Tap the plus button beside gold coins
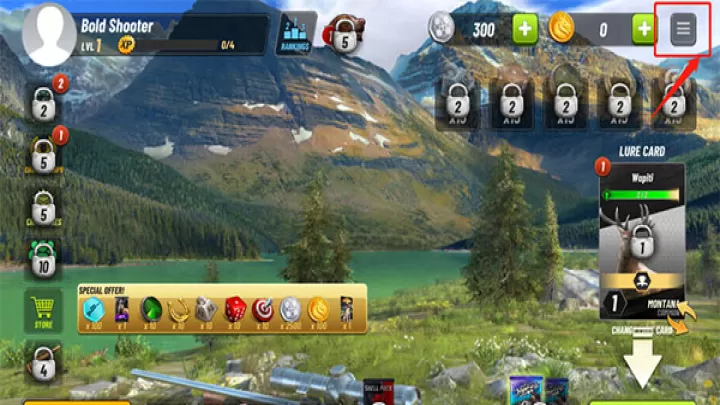The width and height of the screenshot is (720, 405). 645,29
